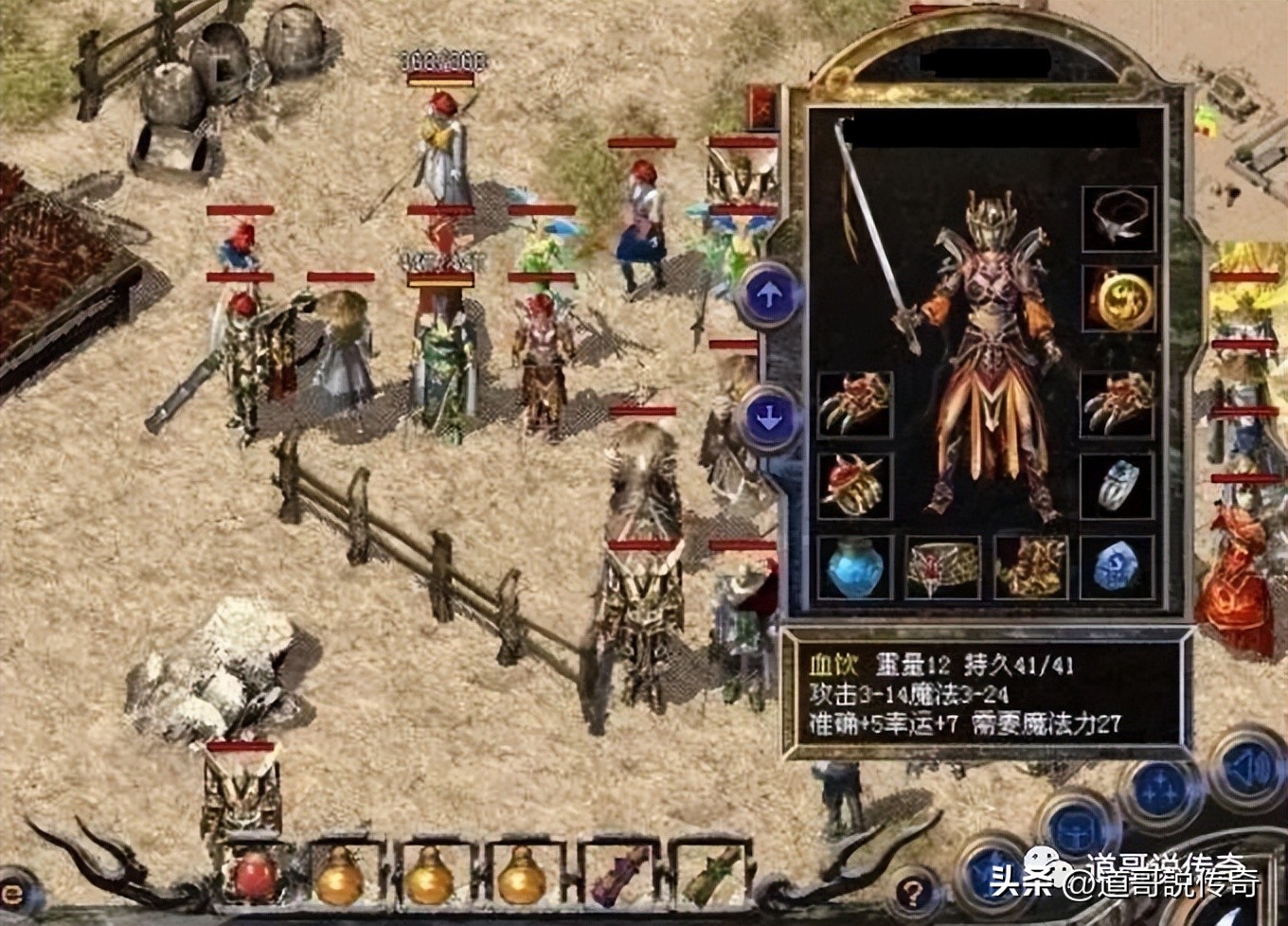Viewport: 1288px width, 926px height.
Task: Select the right-side ring slot
Action: point(1118,485)
